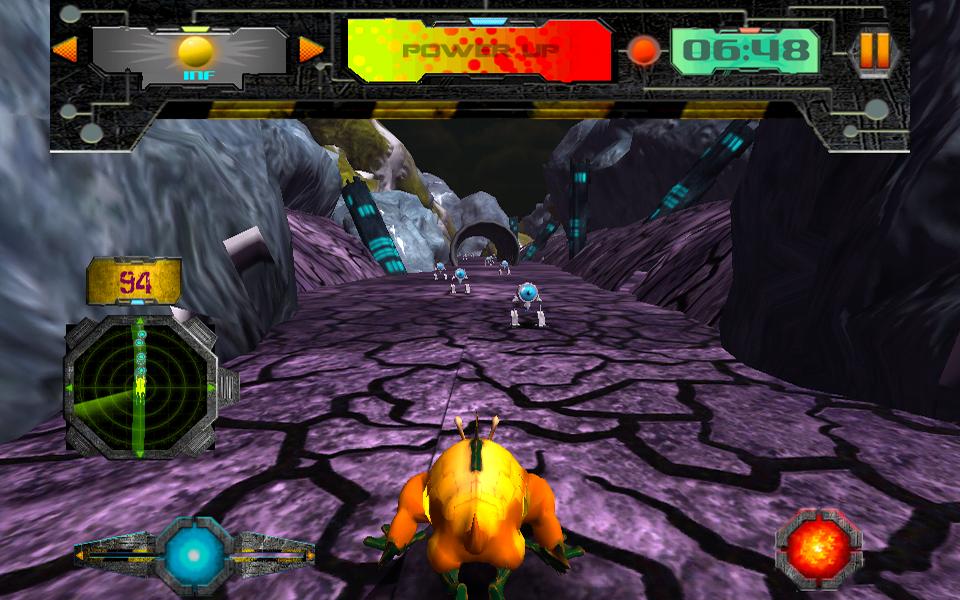Switch to the next weapon with right arrow
The image size is (960, 600).
pyautogui.click(x=311, y=49)
